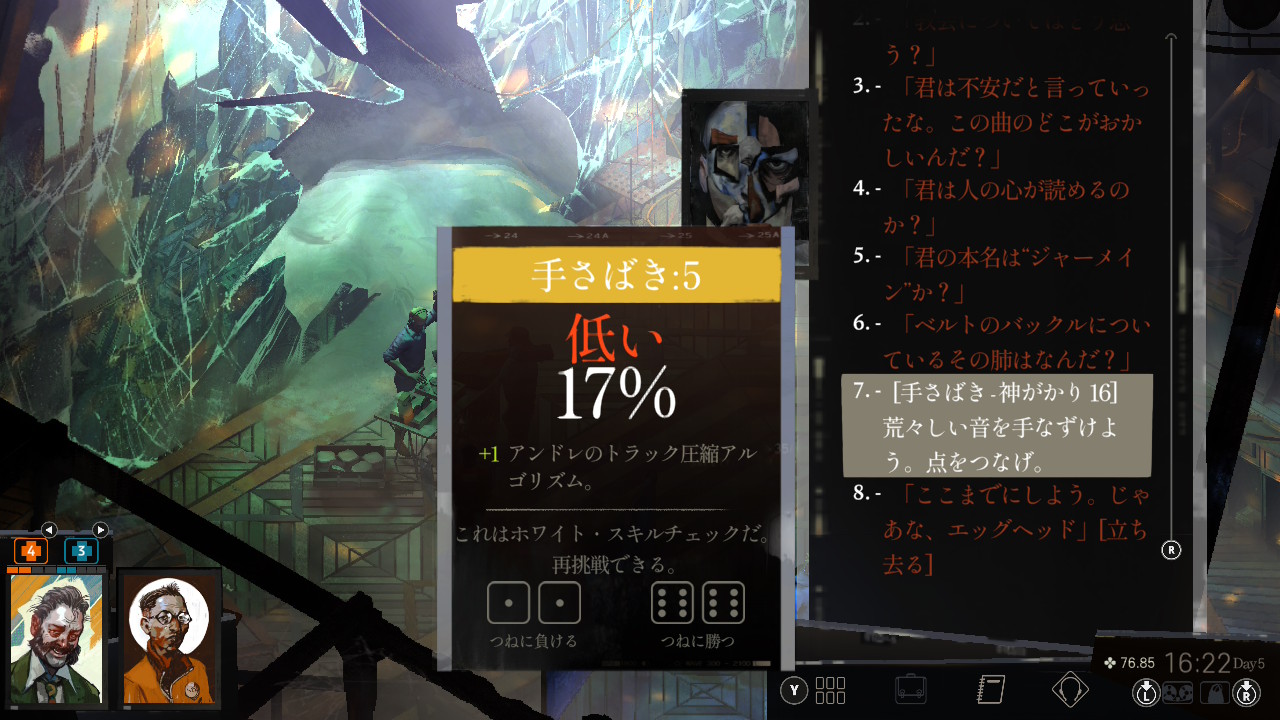The height and width of the screenshot is (720, 1280).
Task: Open the briefcase inventory
Action: click(x=910, y=690)
